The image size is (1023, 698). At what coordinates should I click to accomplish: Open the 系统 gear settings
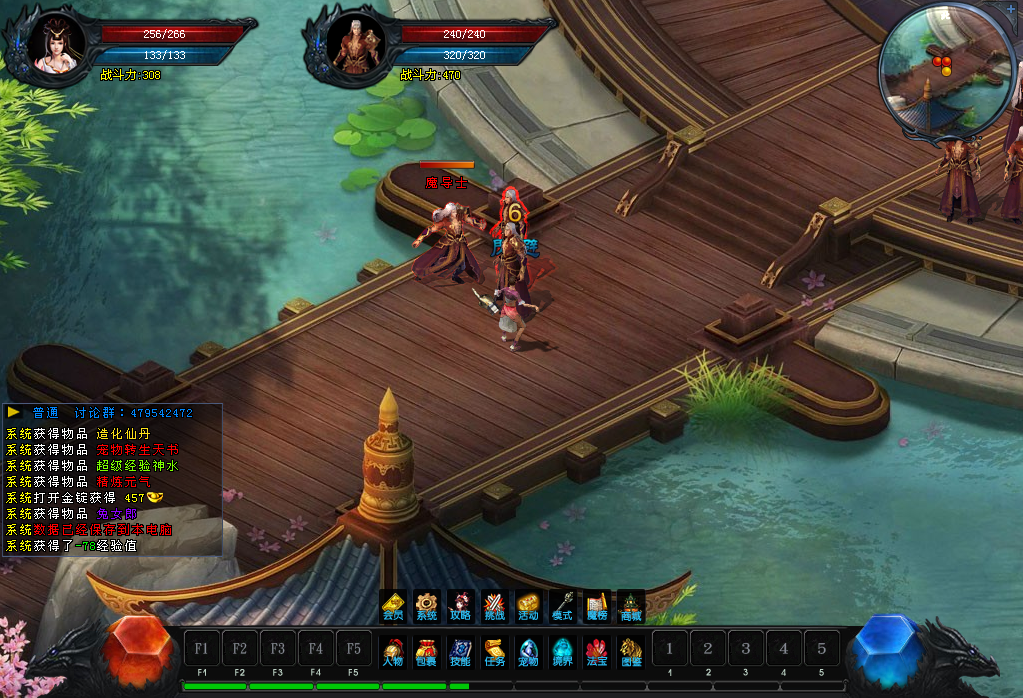point(427,606)
